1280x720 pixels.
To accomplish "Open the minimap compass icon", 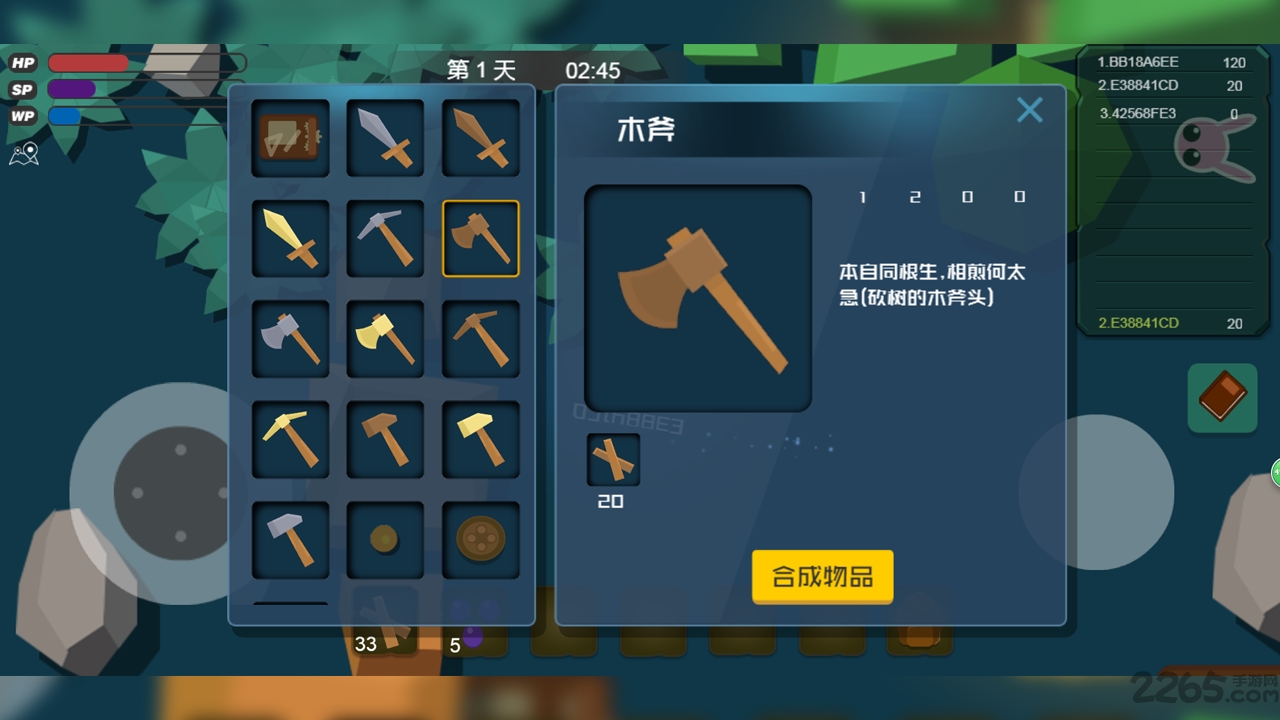I will [x=24, y=154].
